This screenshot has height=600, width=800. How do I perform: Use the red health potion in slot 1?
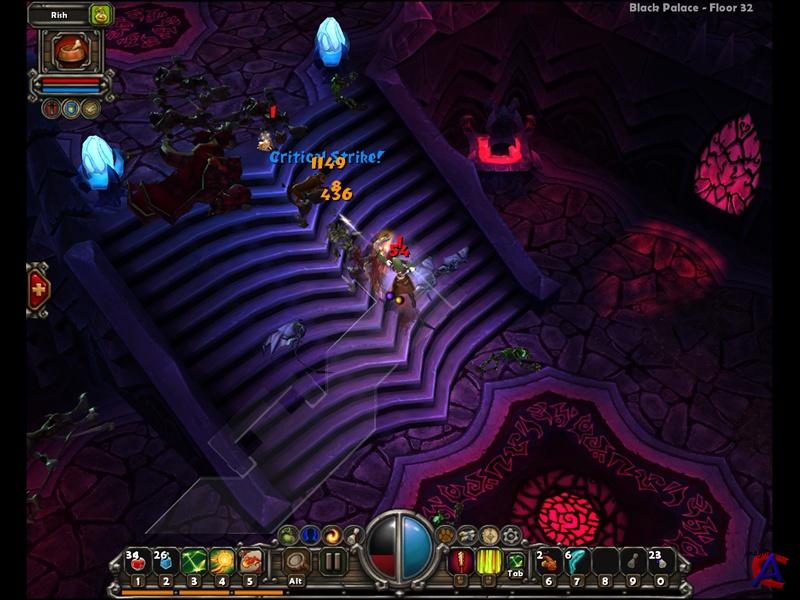click(139, 561)
